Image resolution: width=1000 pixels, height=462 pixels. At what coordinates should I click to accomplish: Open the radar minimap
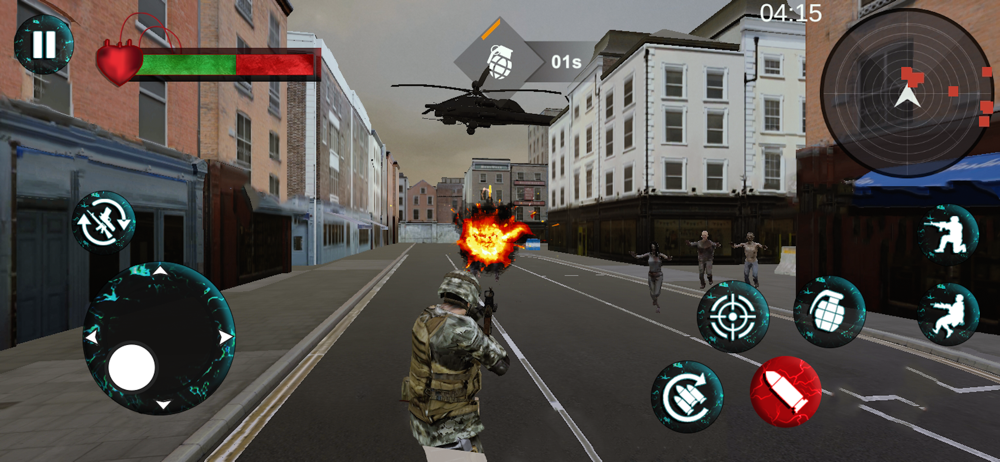pyautogui.click(x=906, y=93)
